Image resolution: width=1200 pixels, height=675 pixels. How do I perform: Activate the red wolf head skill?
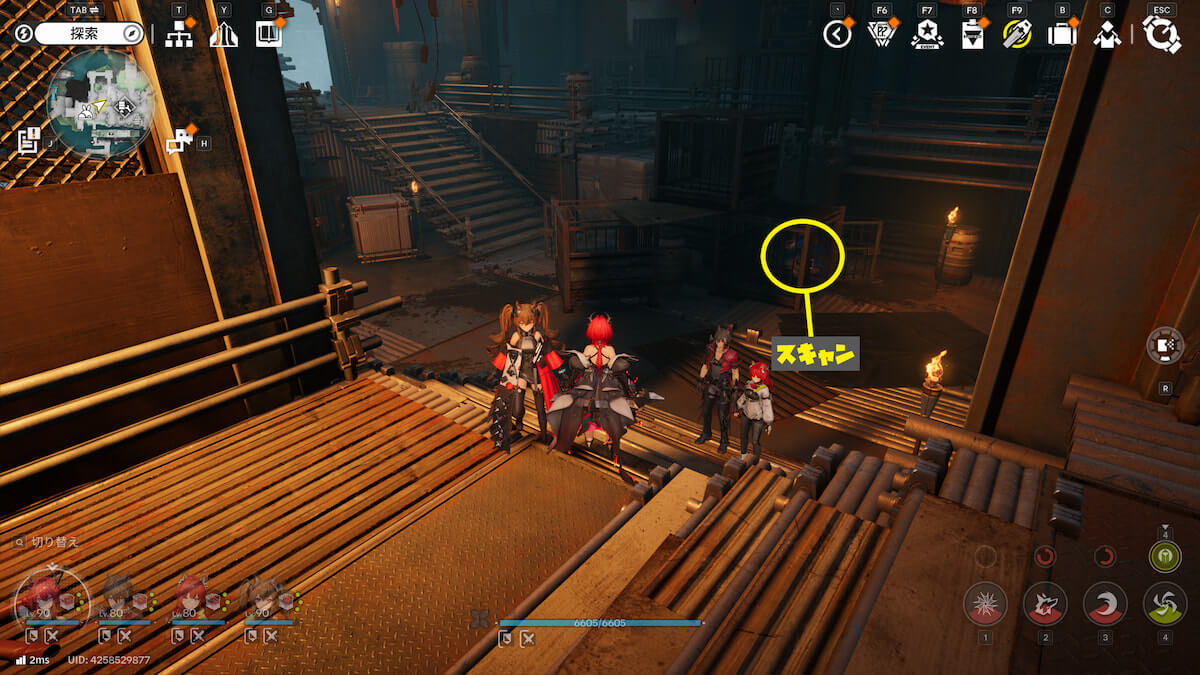click(x=1045, y=604)
